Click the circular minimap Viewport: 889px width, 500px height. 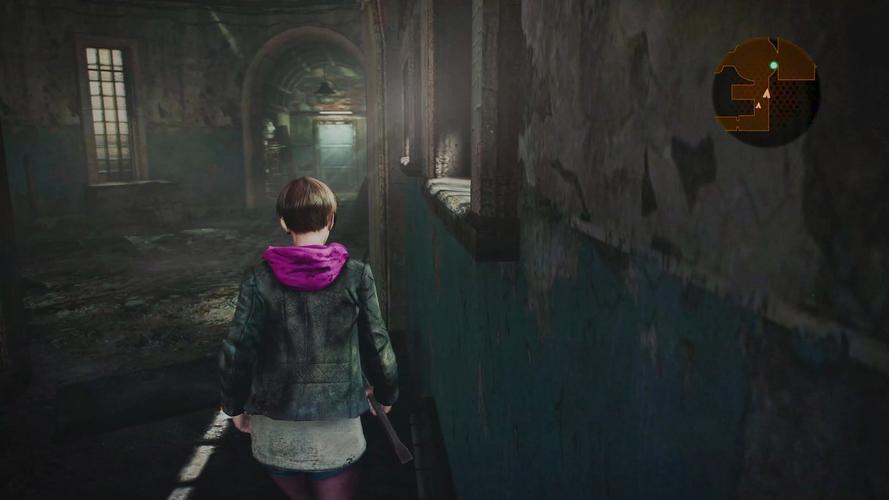(765, 91)
